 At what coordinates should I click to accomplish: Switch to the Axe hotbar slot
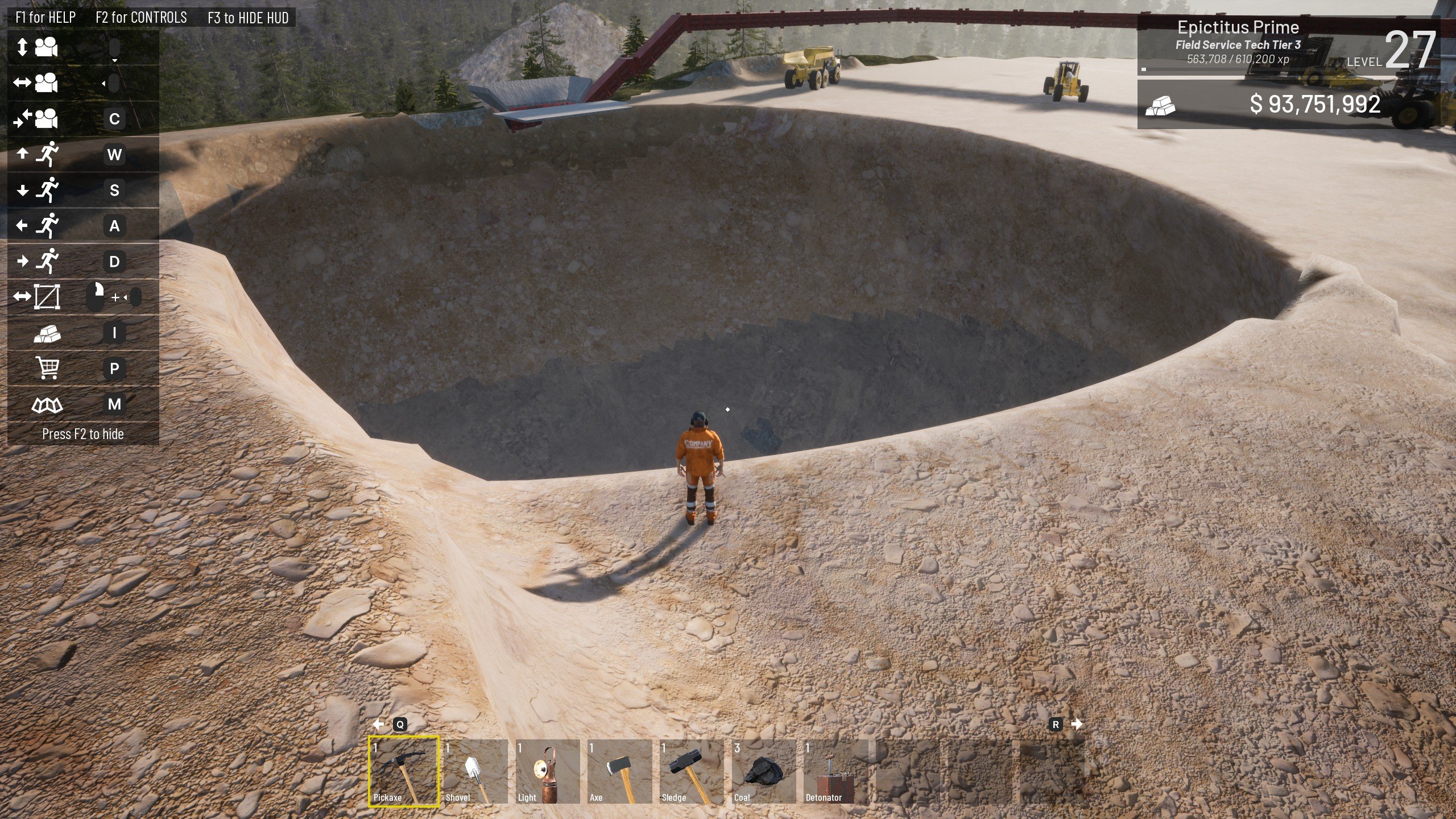point(619,771)
